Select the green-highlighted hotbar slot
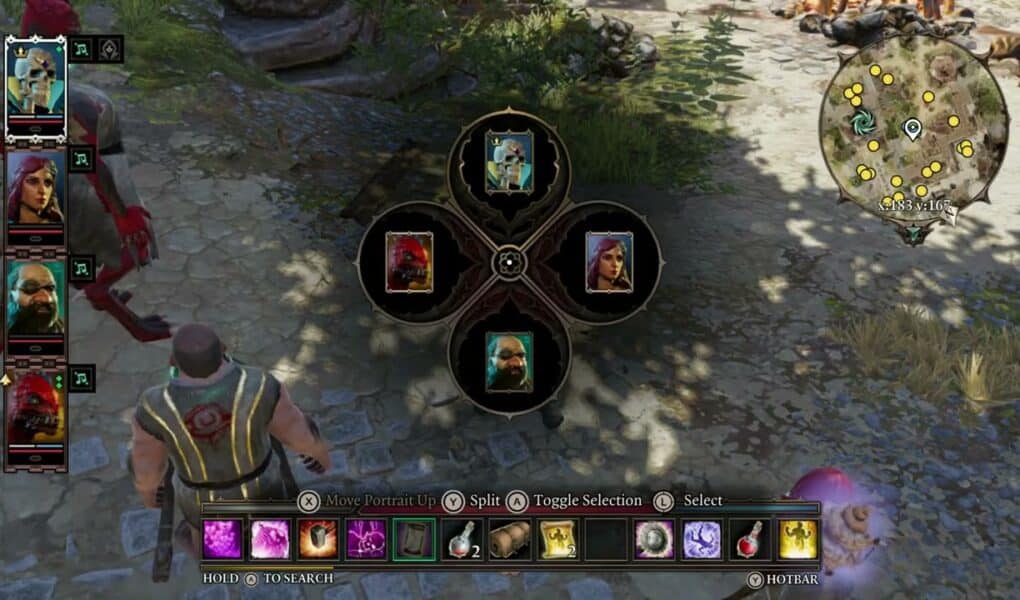This screenshot has width=1020, height=600. pyautogui.click(x=413, y=540)
